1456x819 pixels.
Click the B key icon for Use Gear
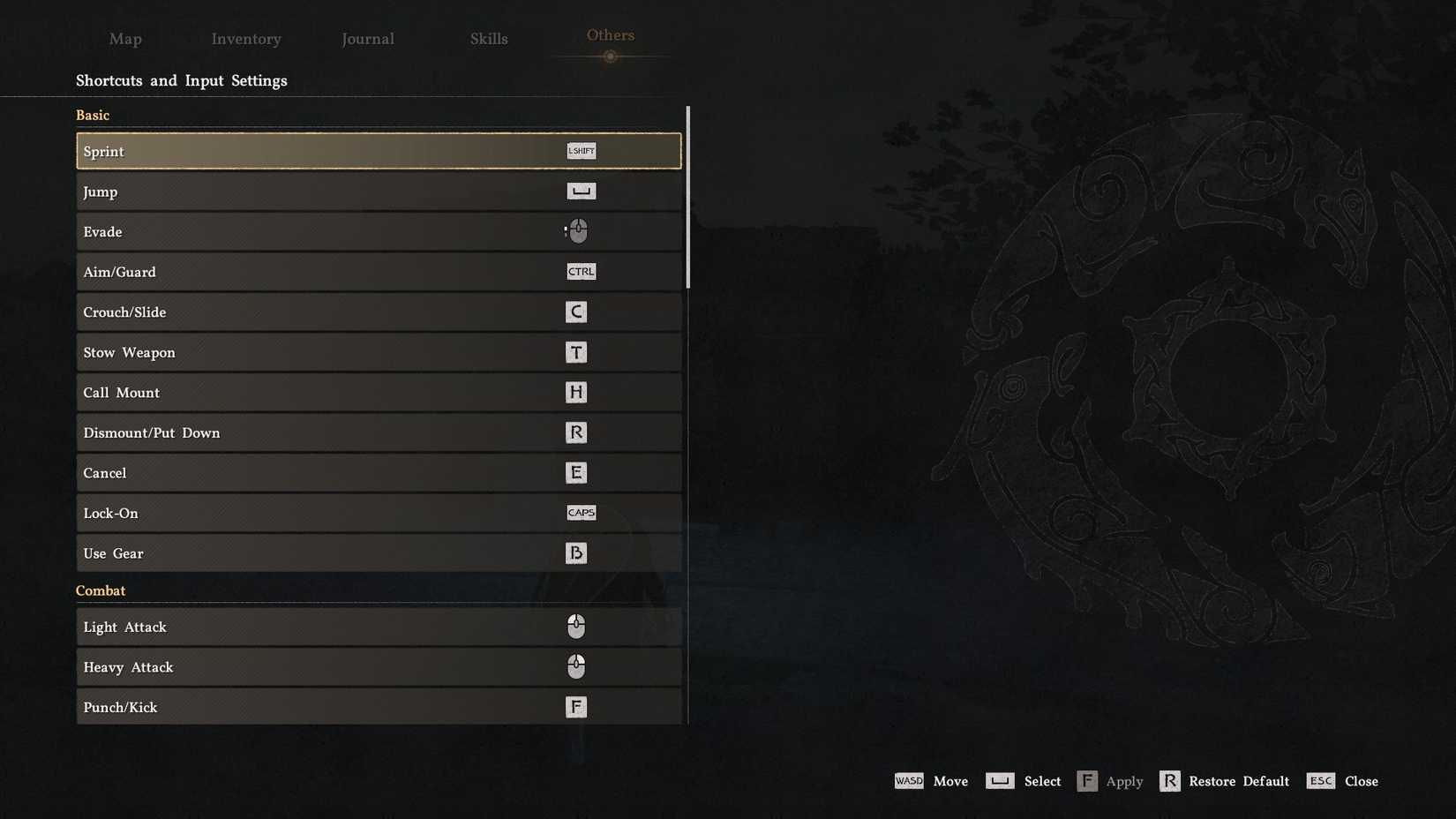pos(576,552)
